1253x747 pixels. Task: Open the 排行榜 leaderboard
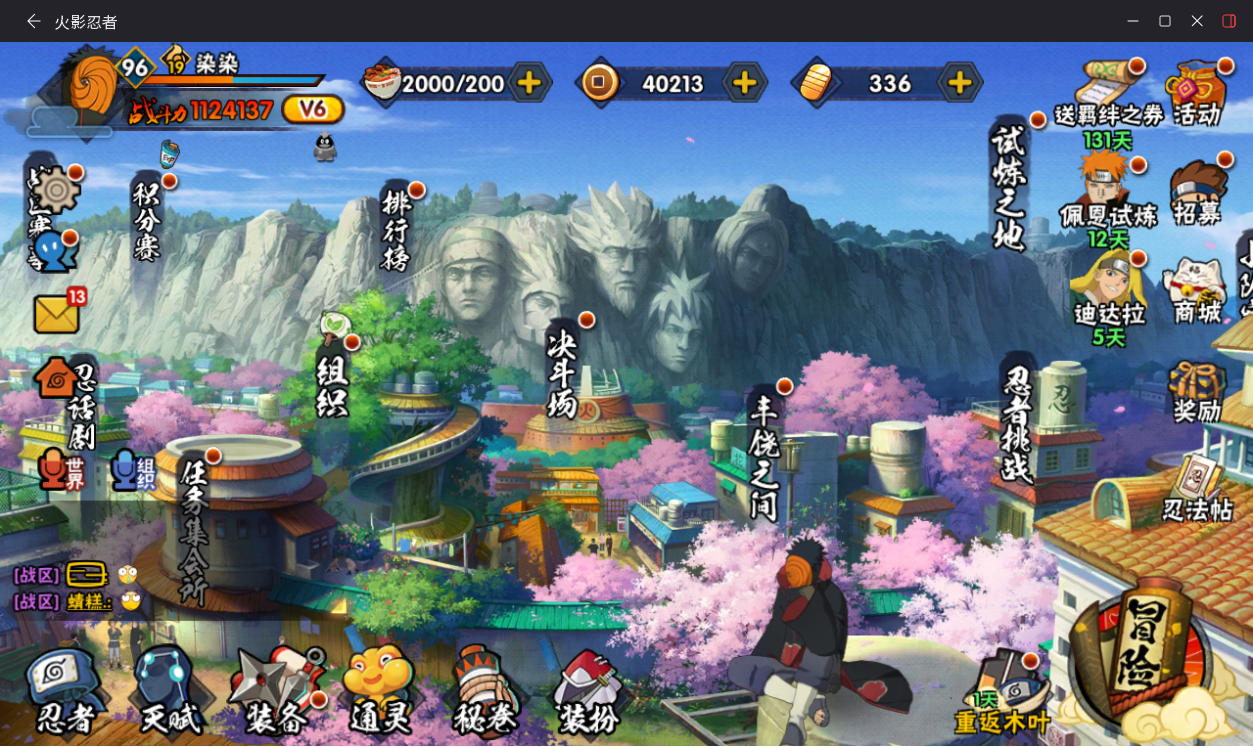point(397,230)
